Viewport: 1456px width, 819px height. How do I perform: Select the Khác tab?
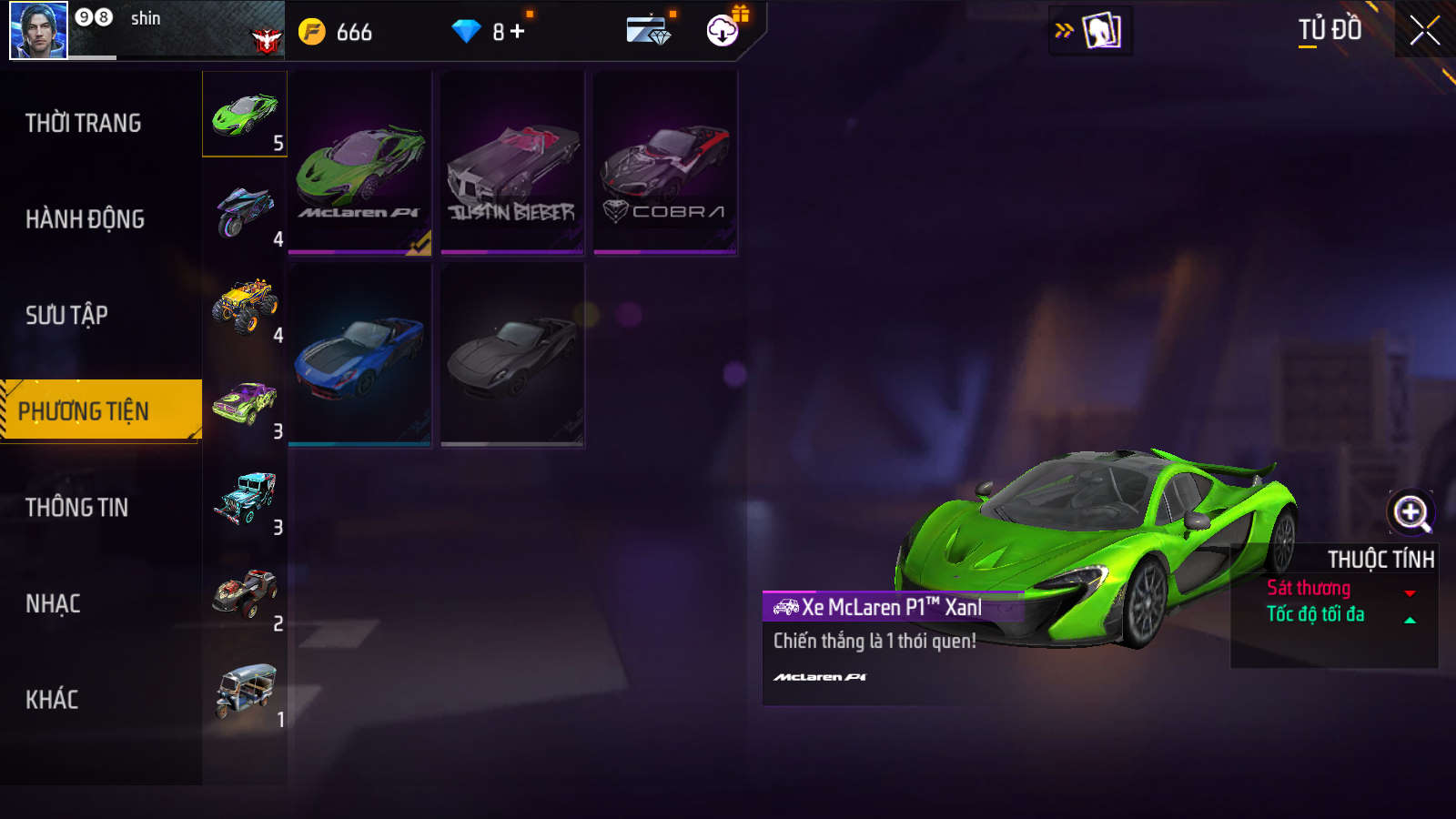[x=52, y=700]
